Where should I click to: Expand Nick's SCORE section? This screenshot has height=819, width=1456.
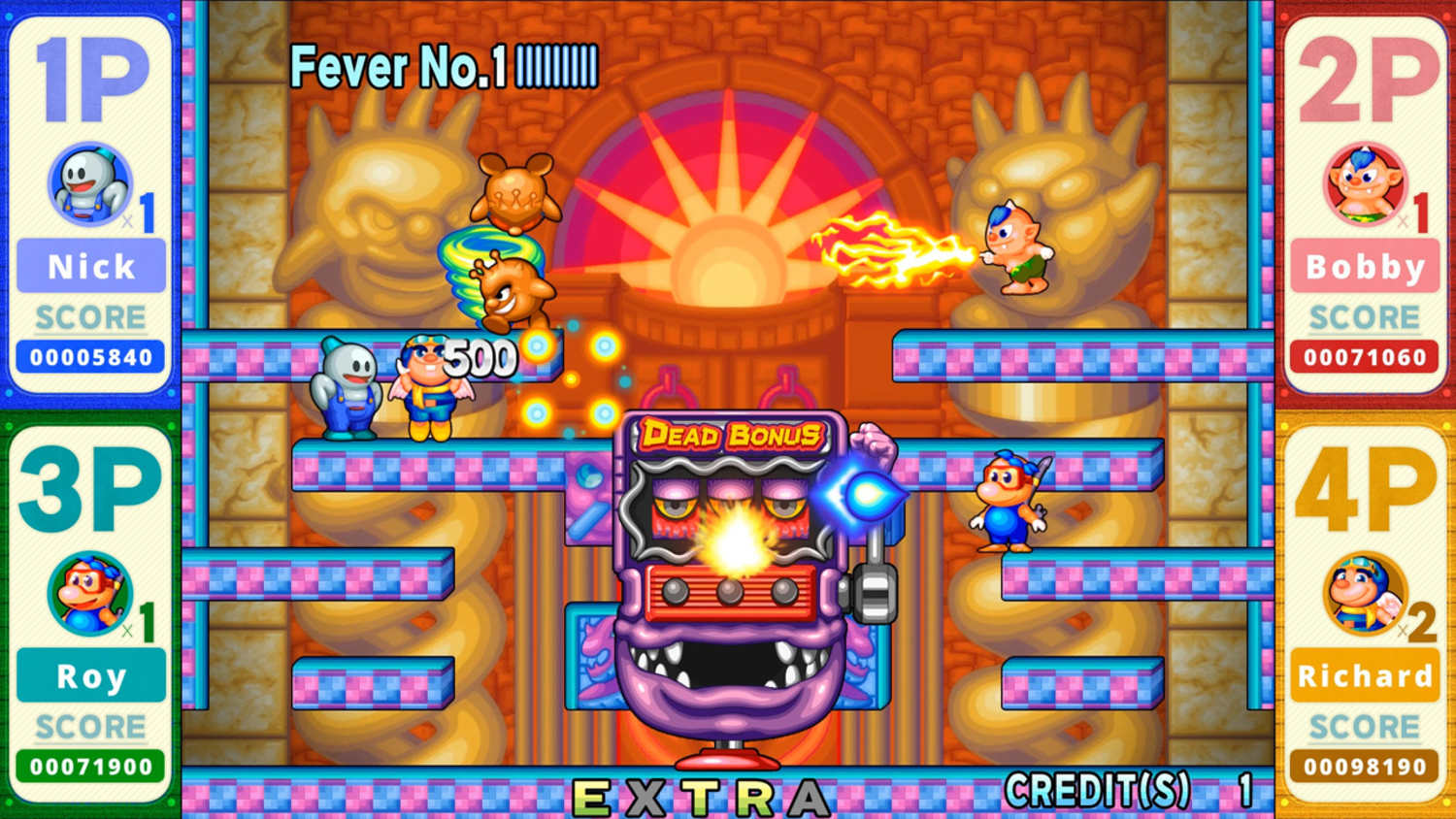point(90,316)
